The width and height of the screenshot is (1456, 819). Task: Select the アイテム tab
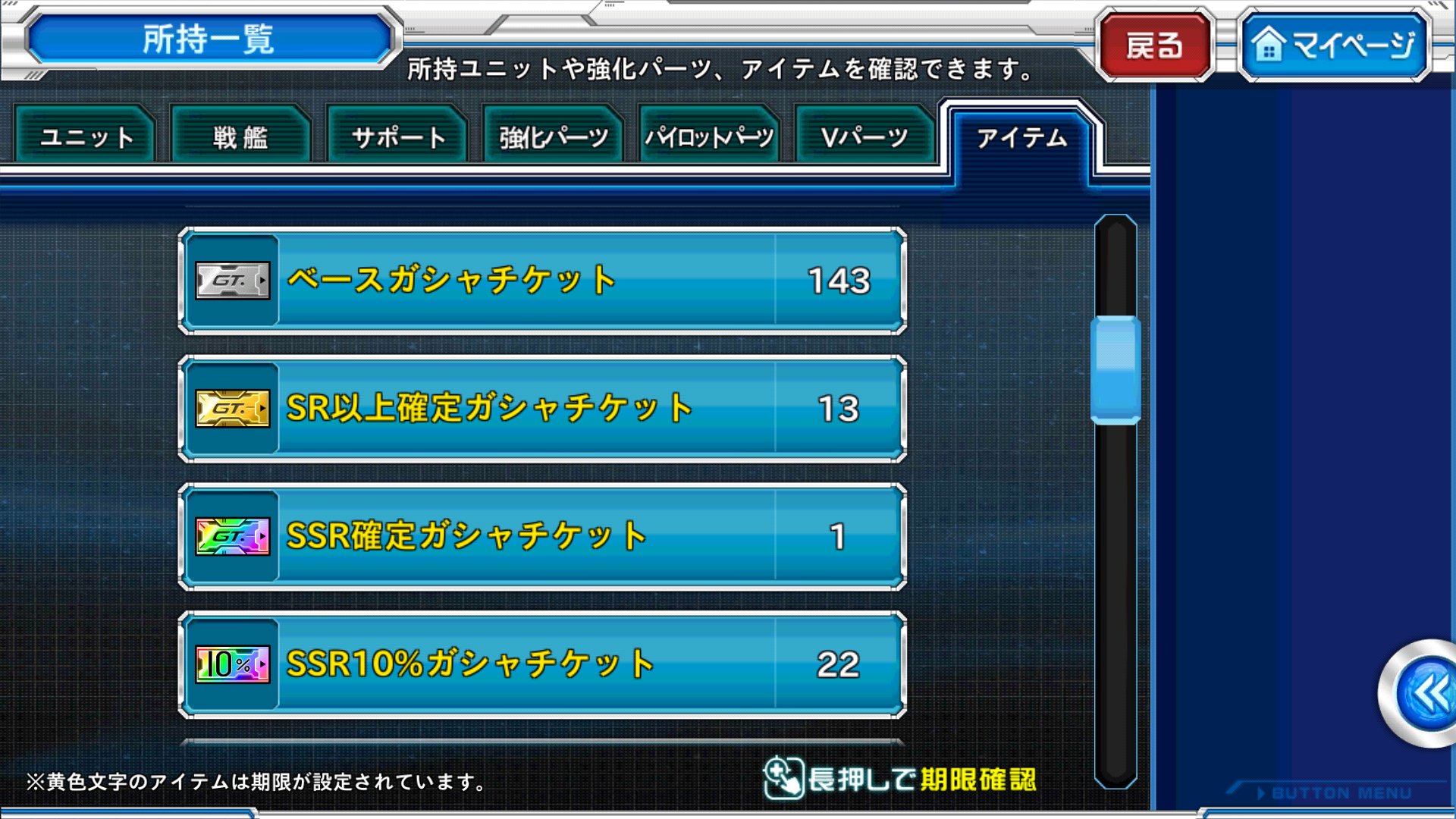(1021, 137)
